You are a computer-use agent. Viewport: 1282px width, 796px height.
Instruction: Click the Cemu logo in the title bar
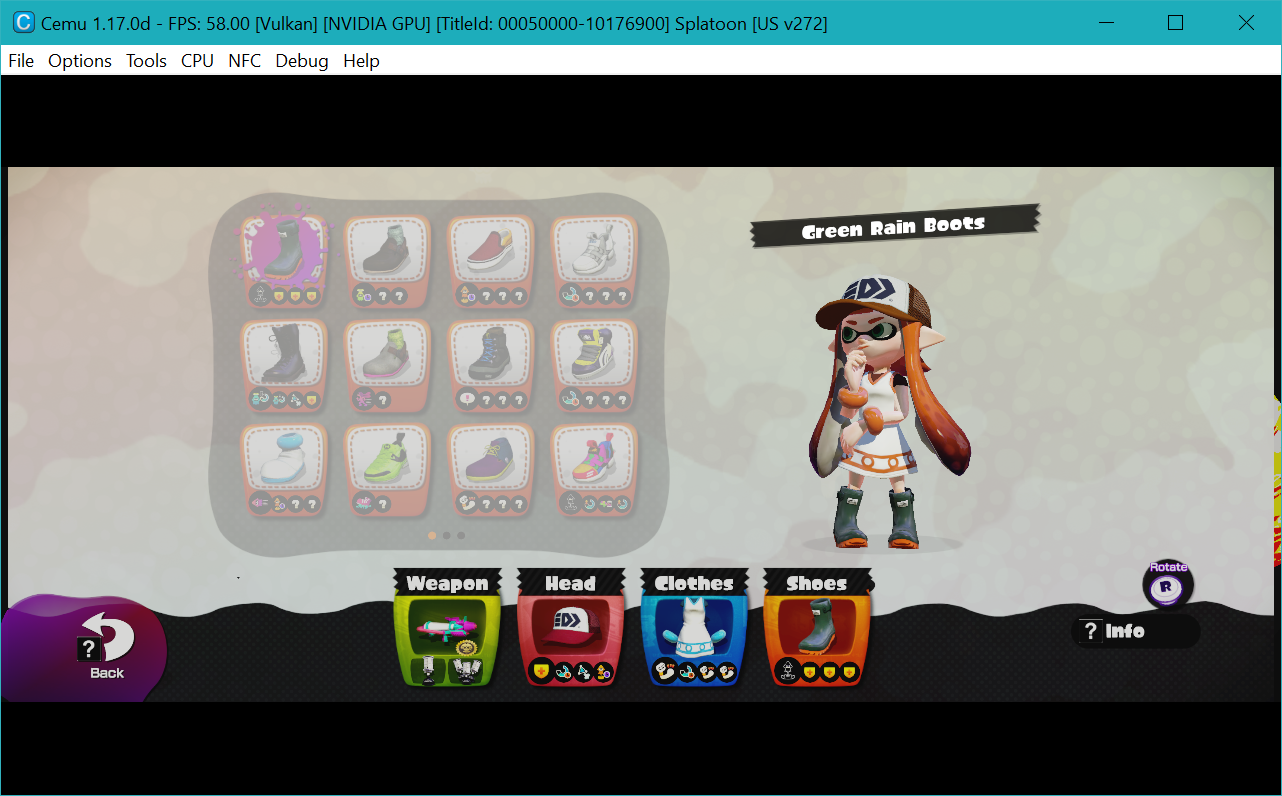click(x=24, y=22)
